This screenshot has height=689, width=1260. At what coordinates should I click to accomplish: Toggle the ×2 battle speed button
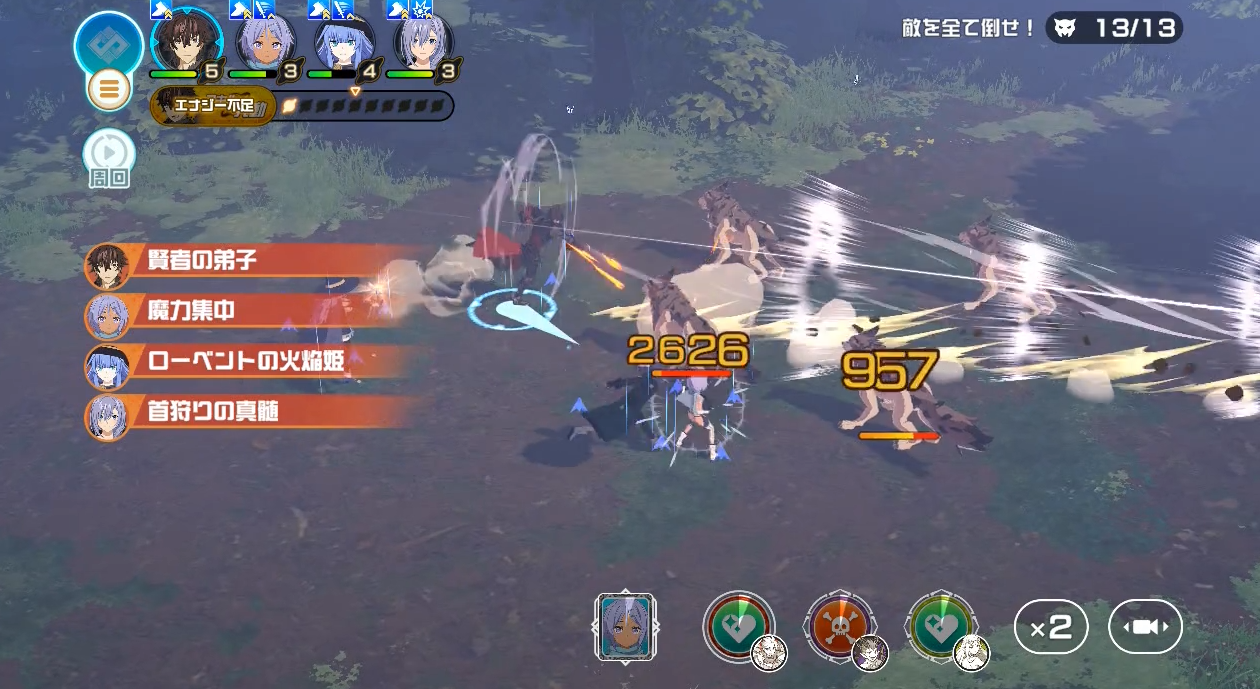(x=1051, y=627)
